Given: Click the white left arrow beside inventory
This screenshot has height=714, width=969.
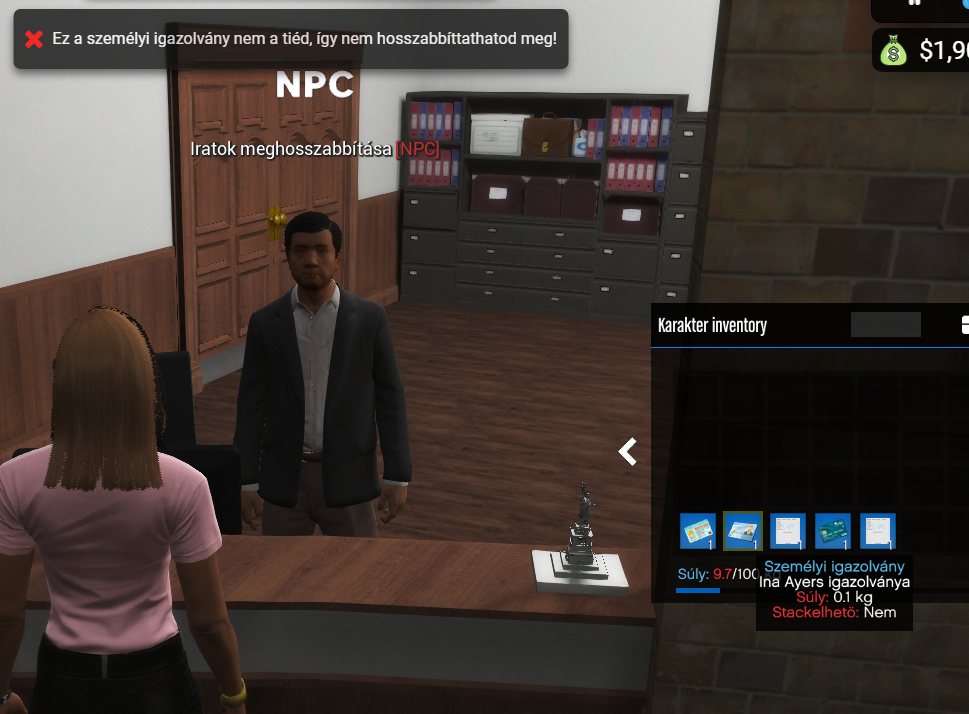Looking at the screenshot, I should point(628,452).
